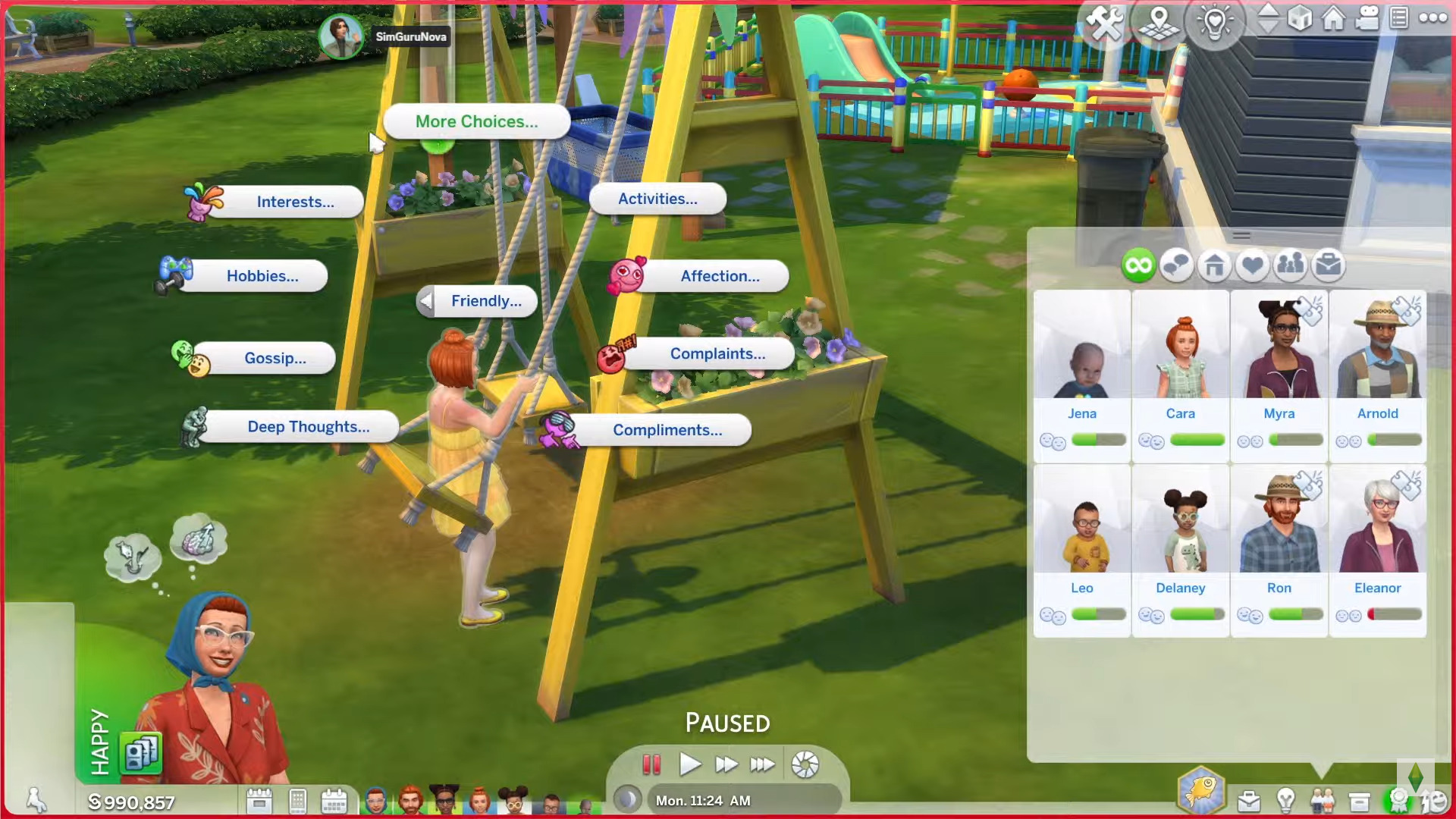Select the Hobbies interaction option
Image resolution: width=1456 pixels, height=819 pixels.
(x=262, y=276)
